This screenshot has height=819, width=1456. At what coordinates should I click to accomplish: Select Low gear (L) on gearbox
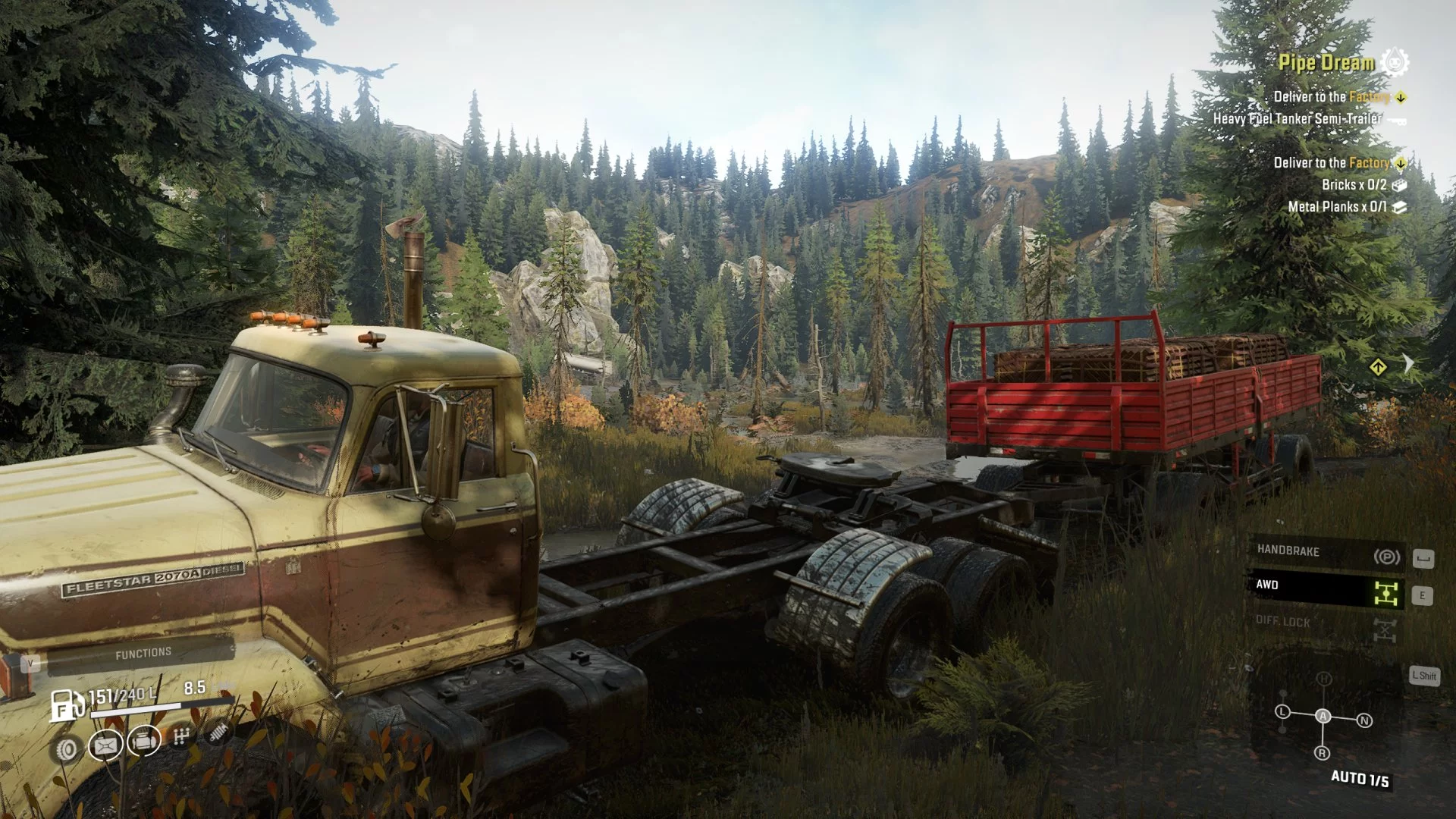point(1282,711)
